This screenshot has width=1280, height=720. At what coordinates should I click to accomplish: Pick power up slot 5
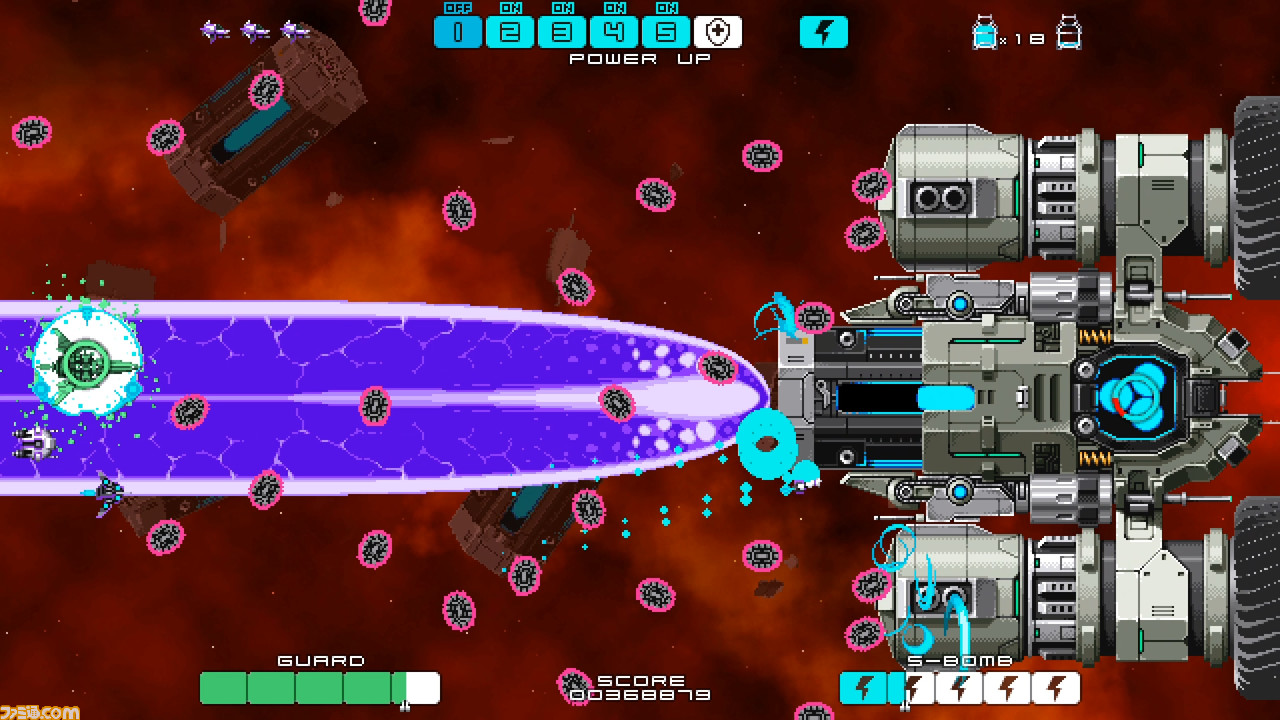coord(666,32)
